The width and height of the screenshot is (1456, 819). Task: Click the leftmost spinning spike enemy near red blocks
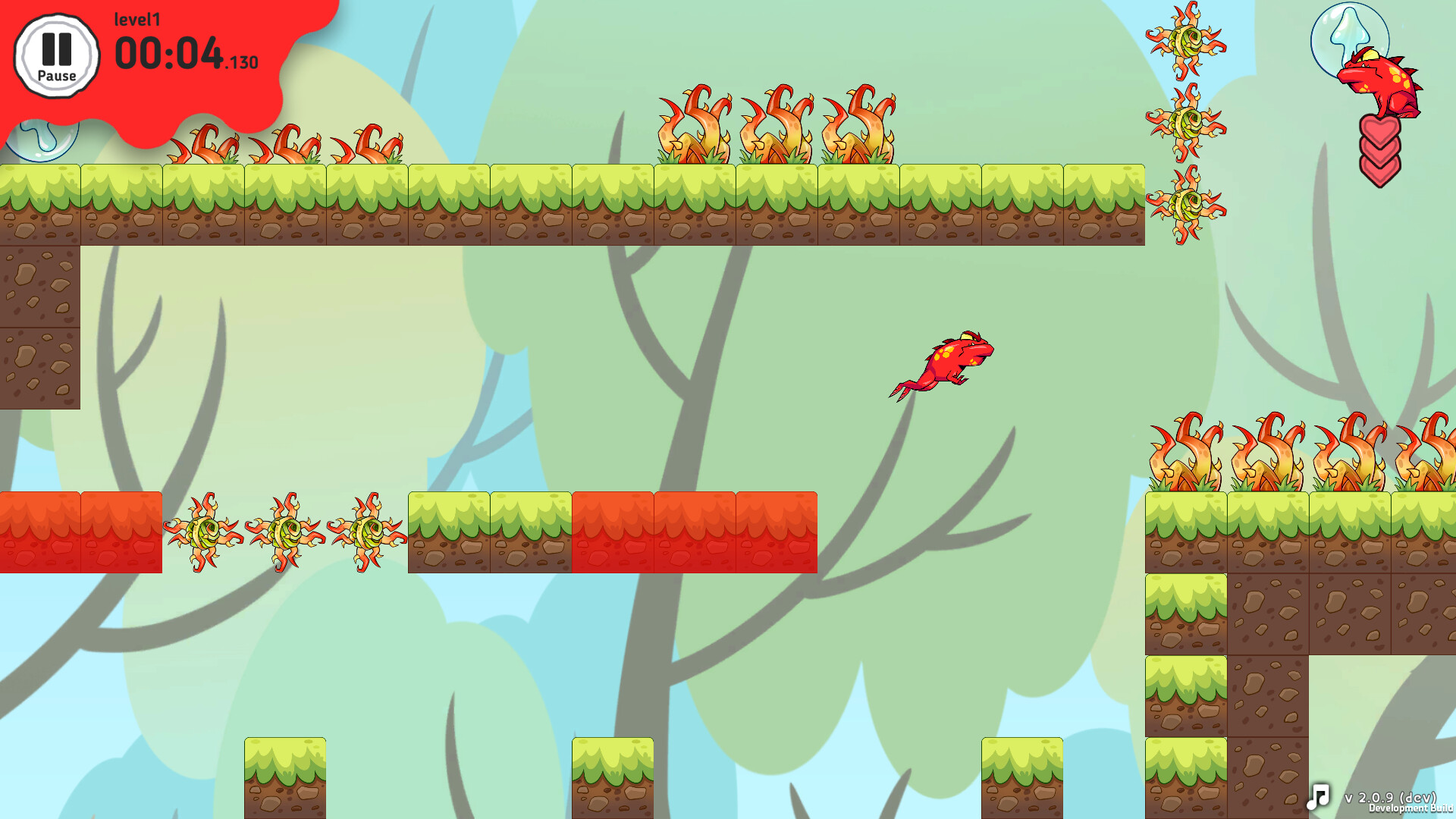tap(203, 531)
